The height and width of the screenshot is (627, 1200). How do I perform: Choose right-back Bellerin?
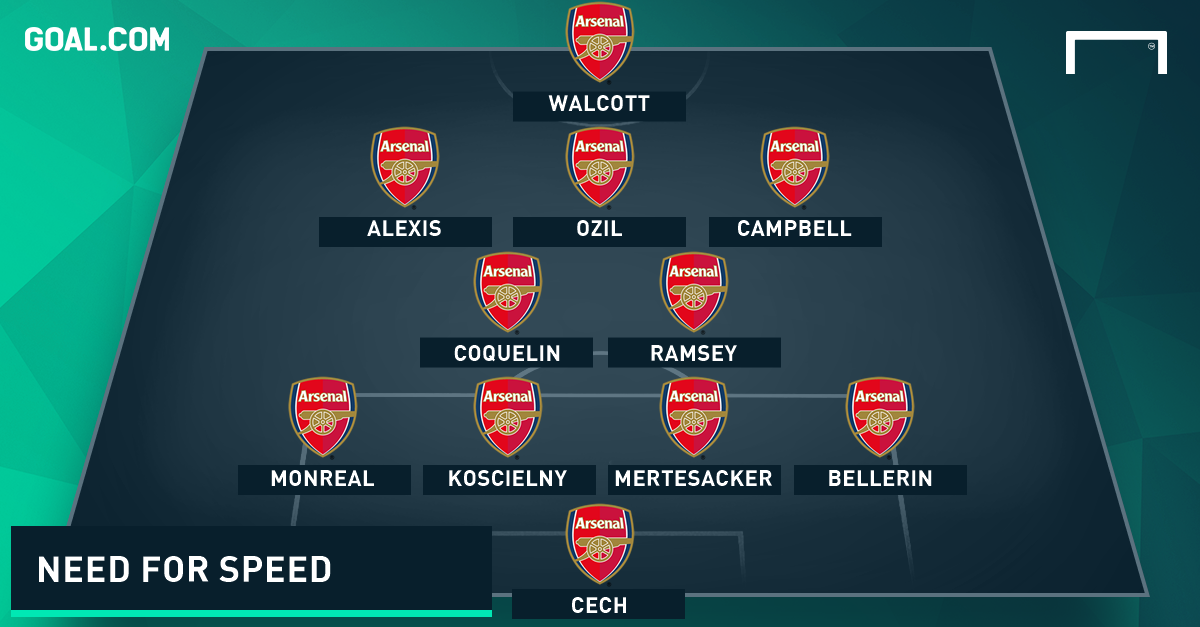(880, 479)
